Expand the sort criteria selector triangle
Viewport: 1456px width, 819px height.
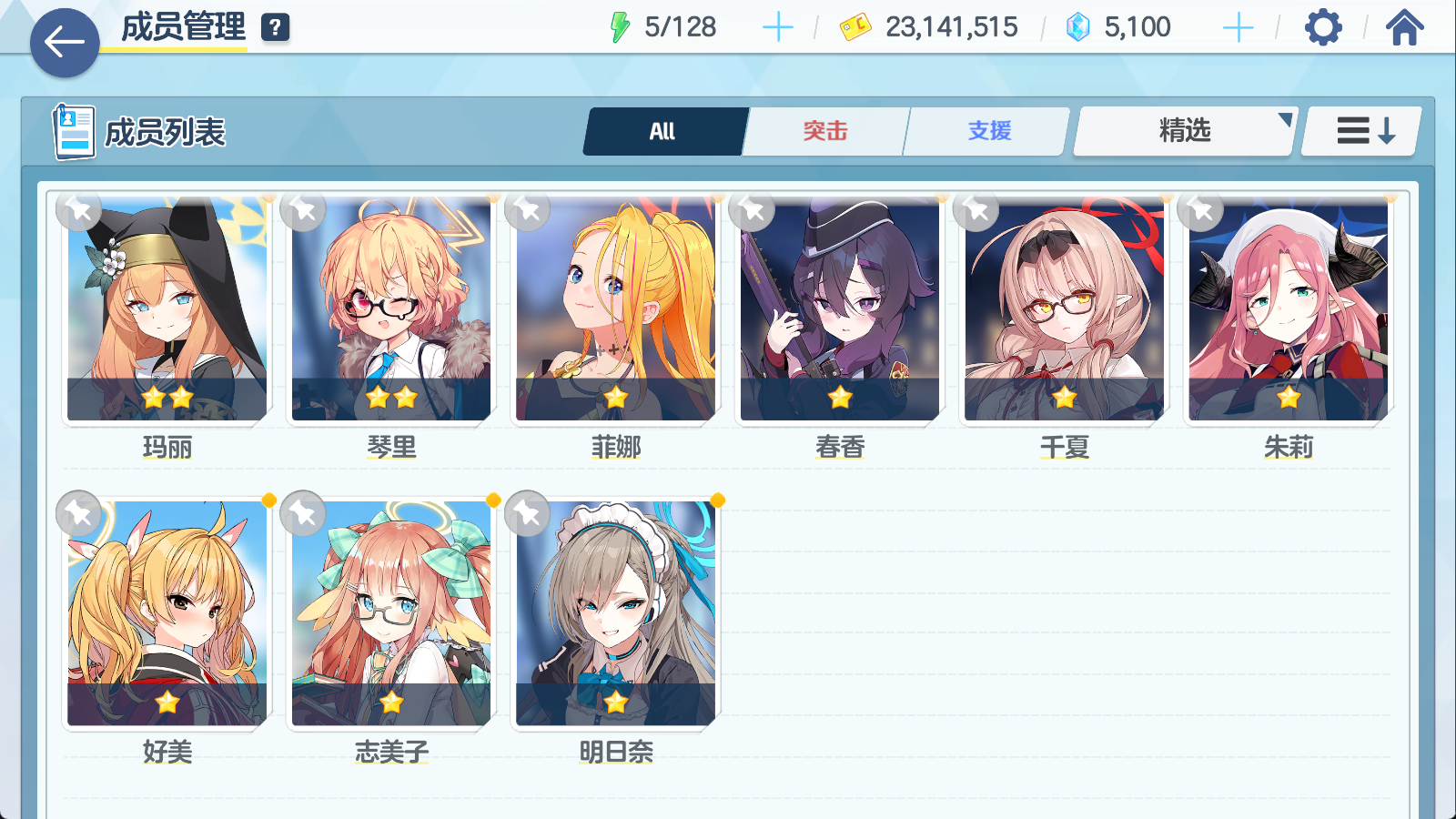tap(1285, 118)
